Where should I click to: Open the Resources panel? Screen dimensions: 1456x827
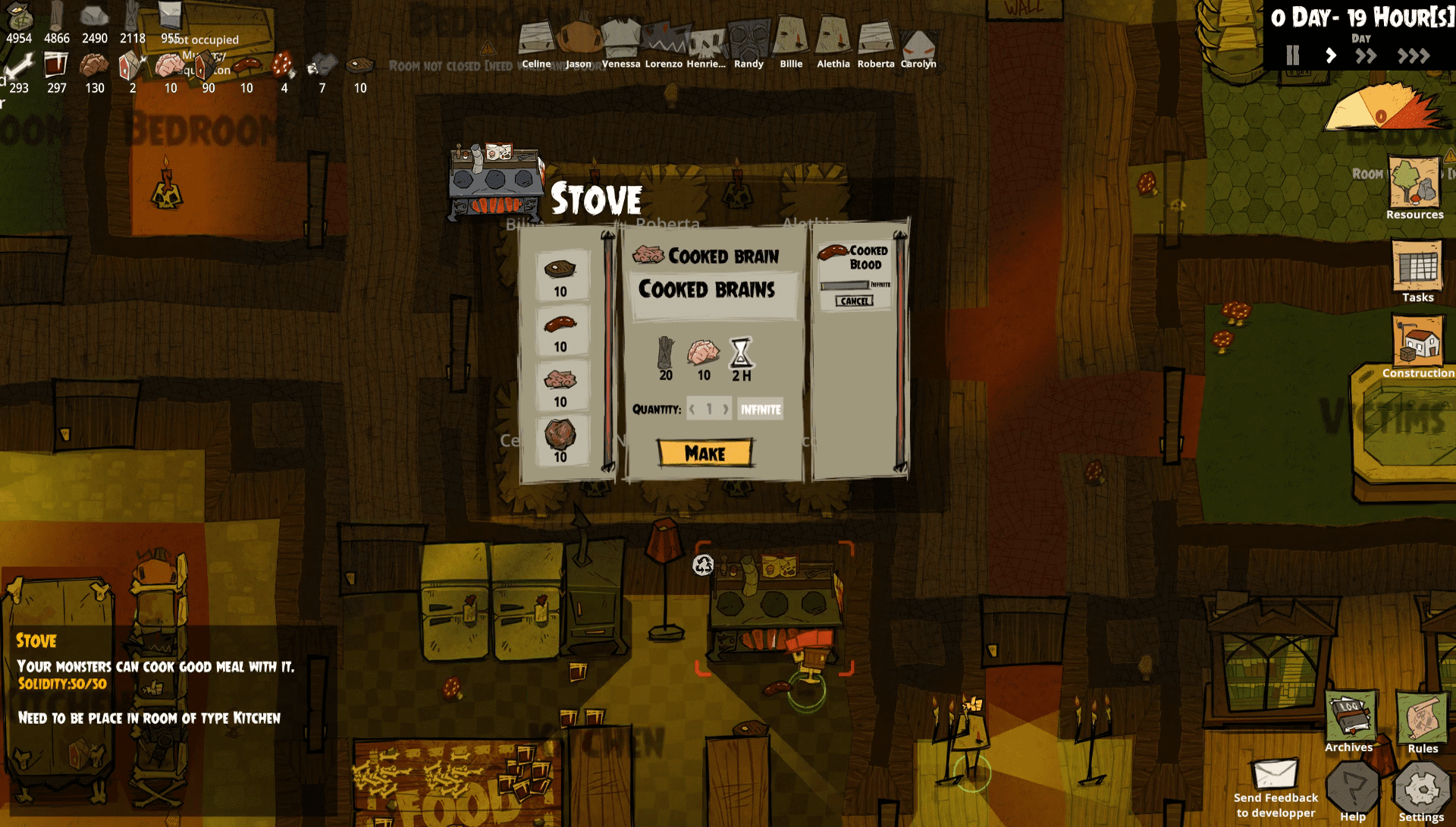coord(1414,186)
